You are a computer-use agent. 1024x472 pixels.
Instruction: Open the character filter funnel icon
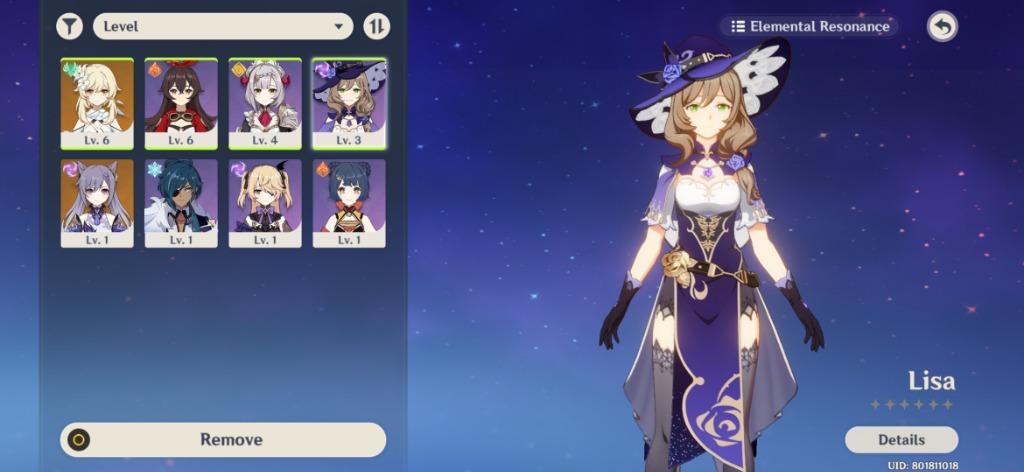[x=69, y=26]
